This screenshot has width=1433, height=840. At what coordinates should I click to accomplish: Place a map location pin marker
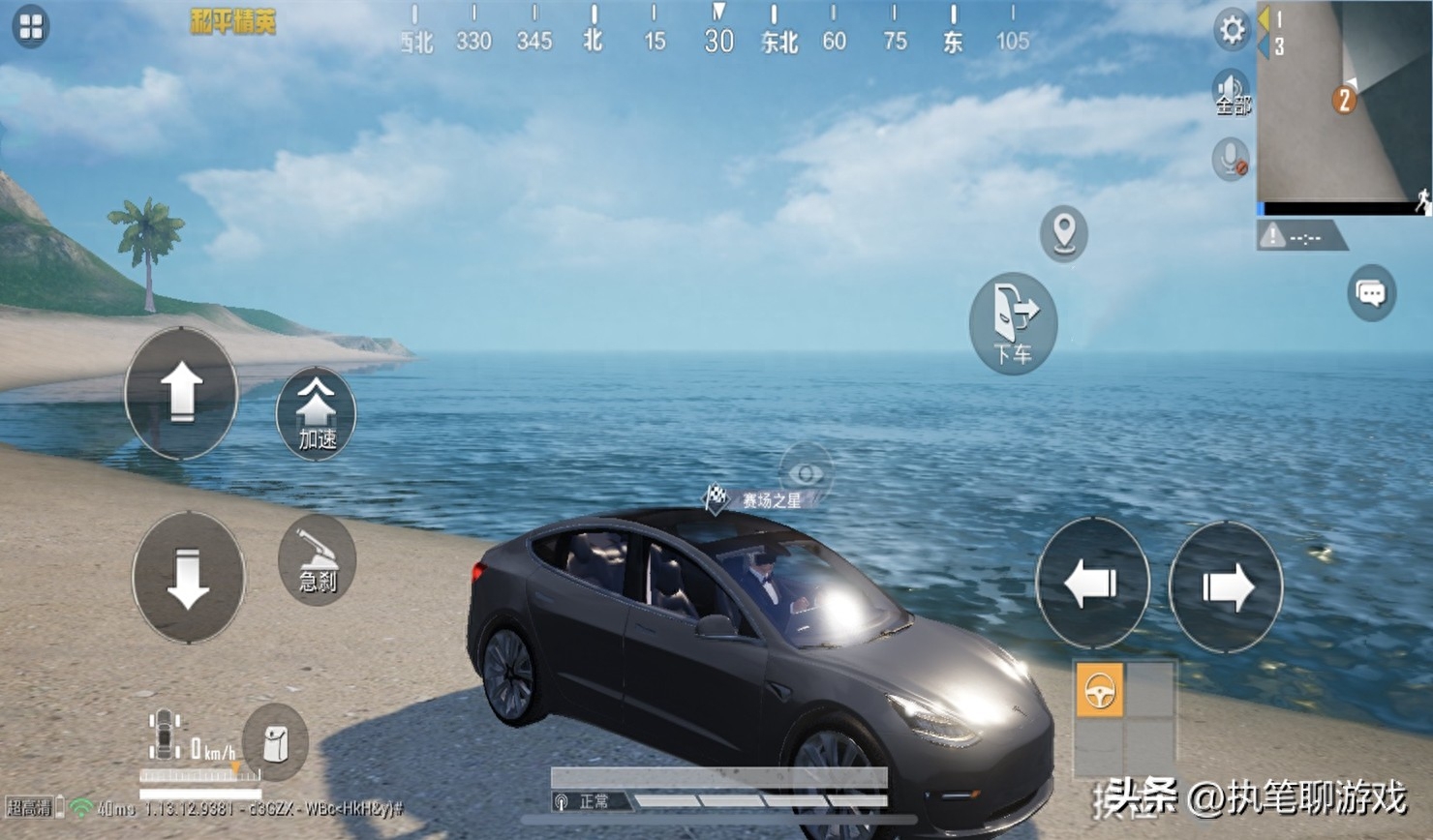pyautogui.click(x=1064, y=233)
